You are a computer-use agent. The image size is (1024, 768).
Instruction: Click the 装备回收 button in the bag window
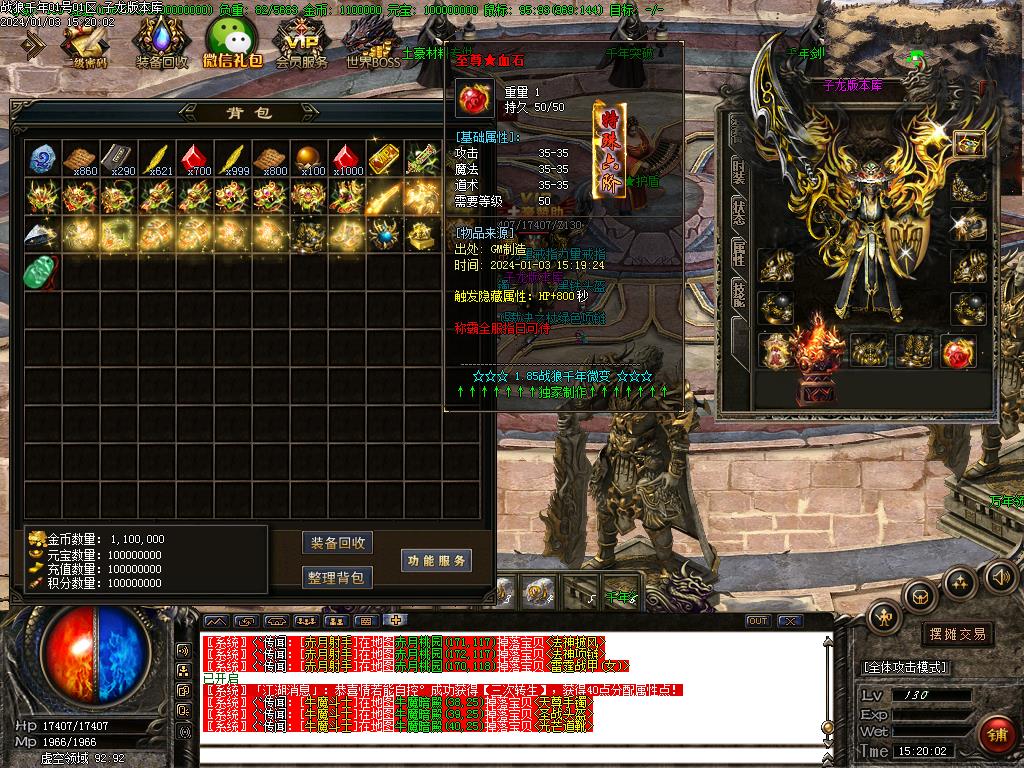click(x=337, y=543)
